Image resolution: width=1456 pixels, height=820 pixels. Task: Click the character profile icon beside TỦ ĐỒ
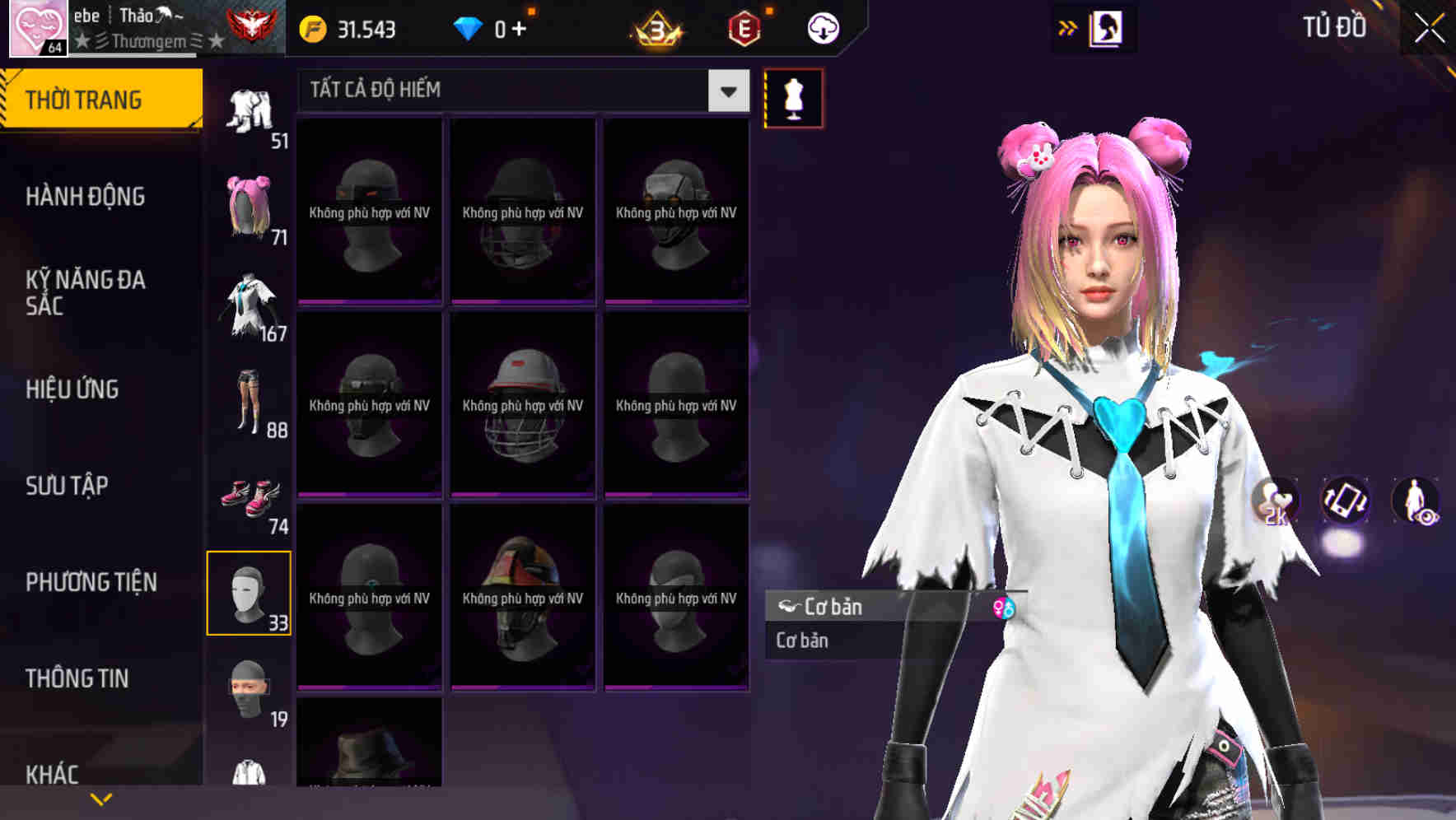point(1106,27)
